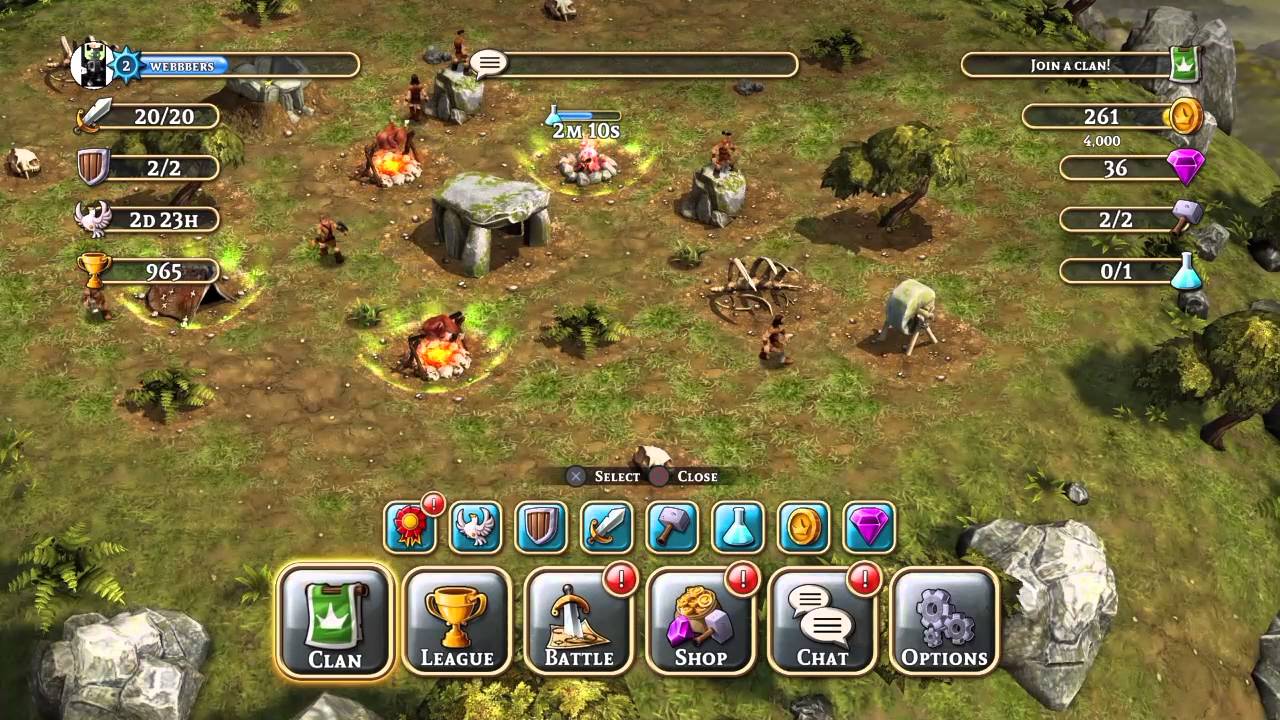Select the purple gem shortcut icon

[x=869, y=527]
